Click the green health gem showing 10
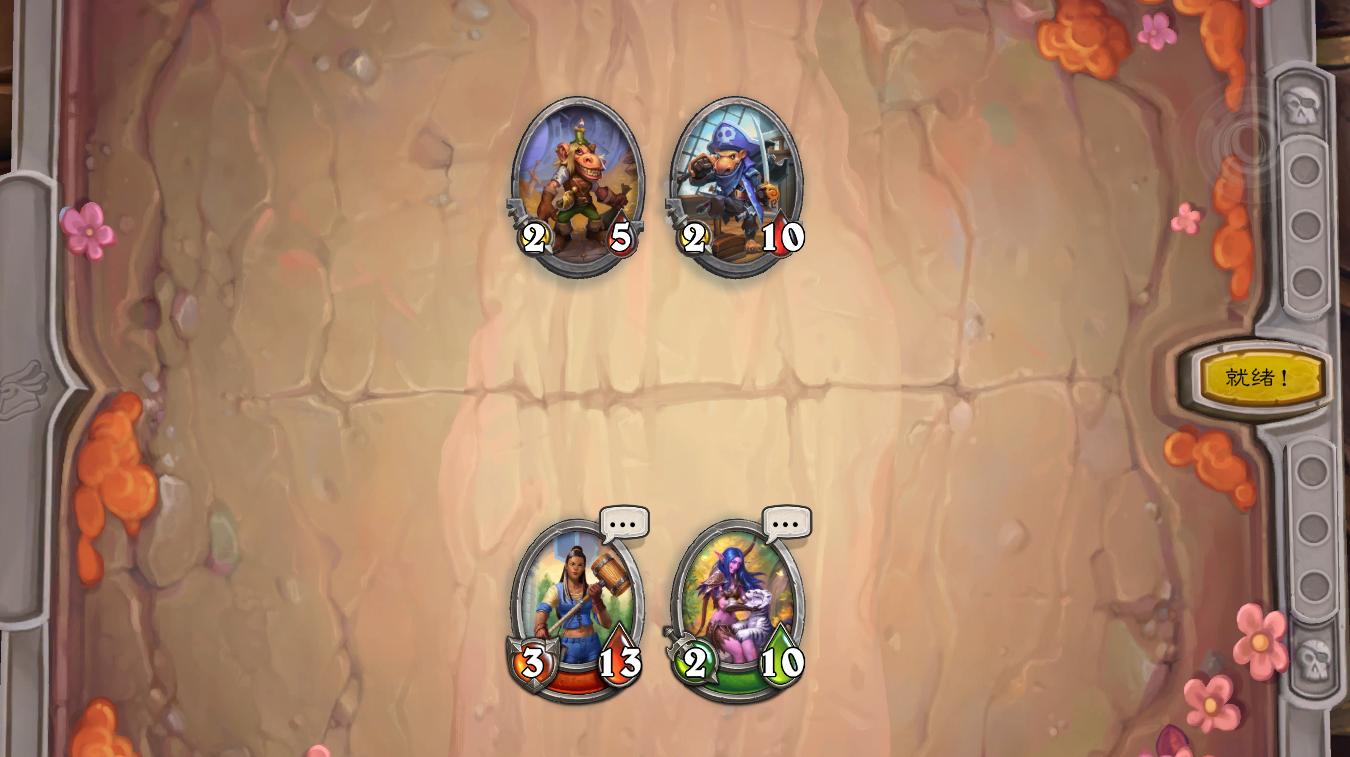The height and width of the screenshot is (757, 1350). click(781, 662)
